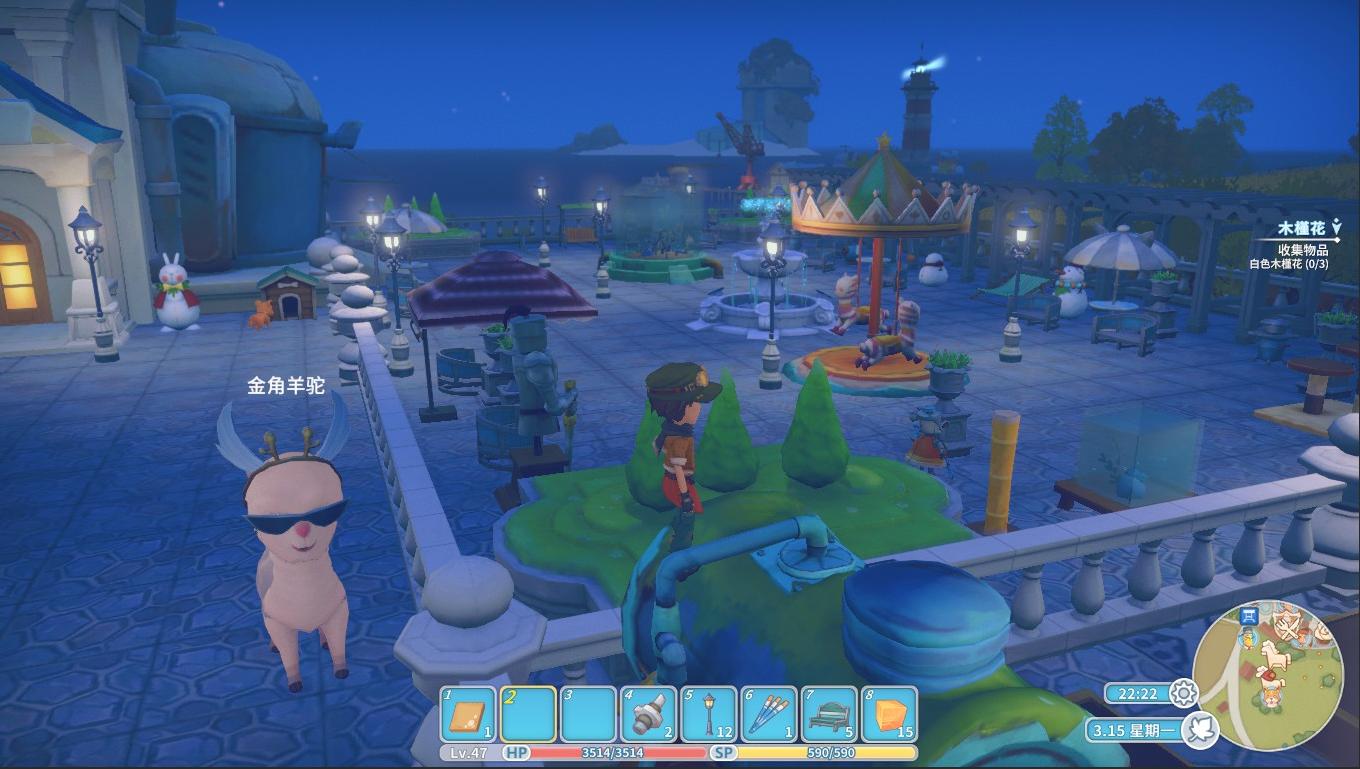Select the blue brushes in hotbar slot 6

coord(769,715)
